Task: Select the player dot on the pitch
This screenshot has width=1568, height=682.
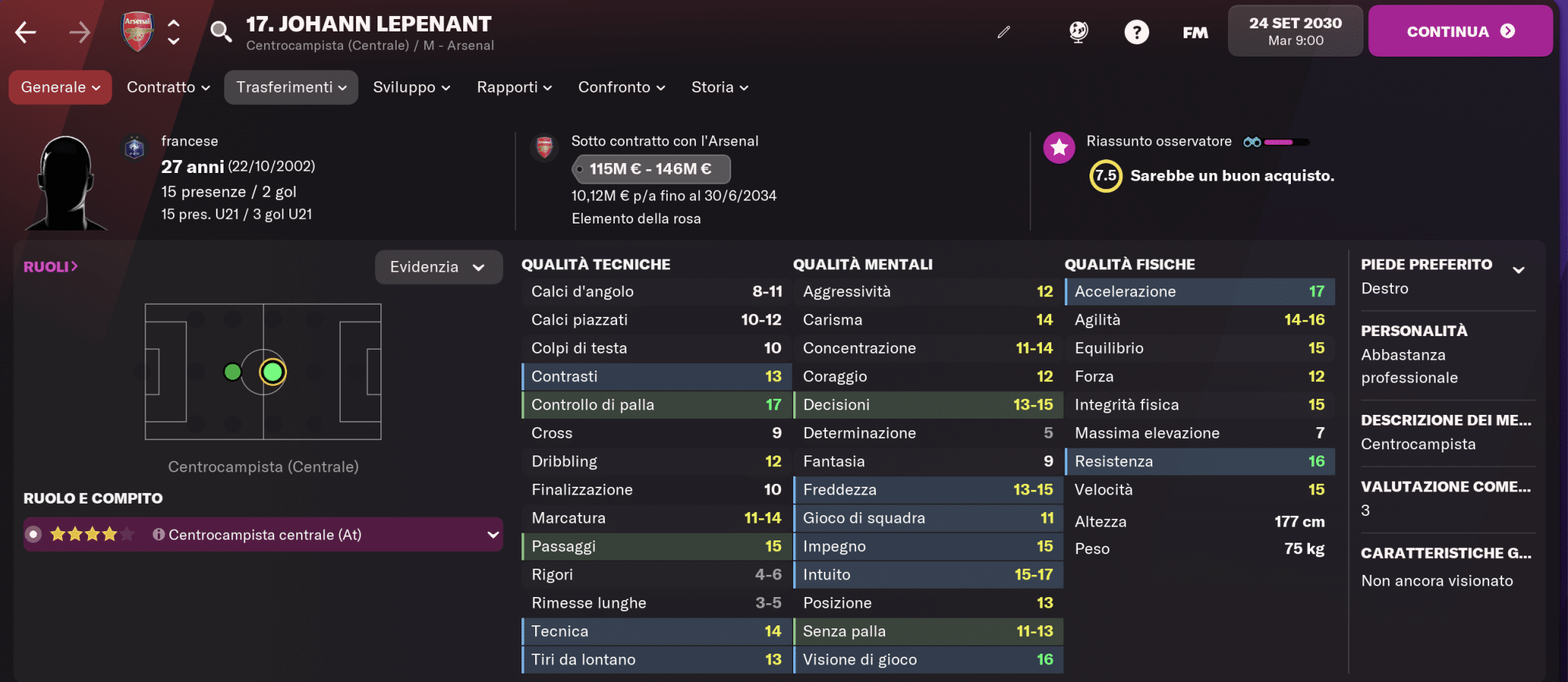Action: click(x=273, y=373)
